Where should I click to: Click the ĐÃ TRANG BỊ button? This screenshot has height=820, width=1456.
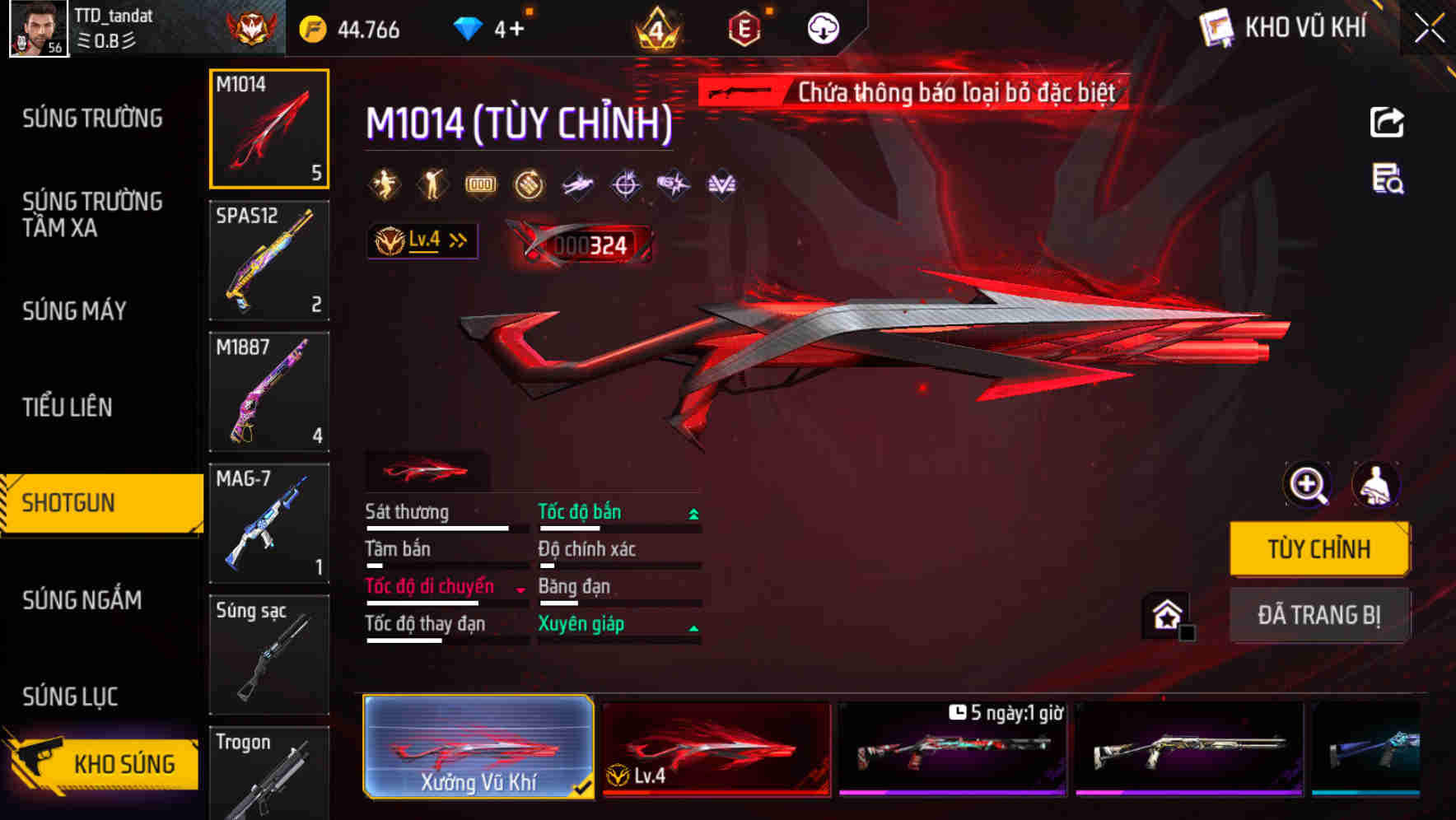point(1319,614)
